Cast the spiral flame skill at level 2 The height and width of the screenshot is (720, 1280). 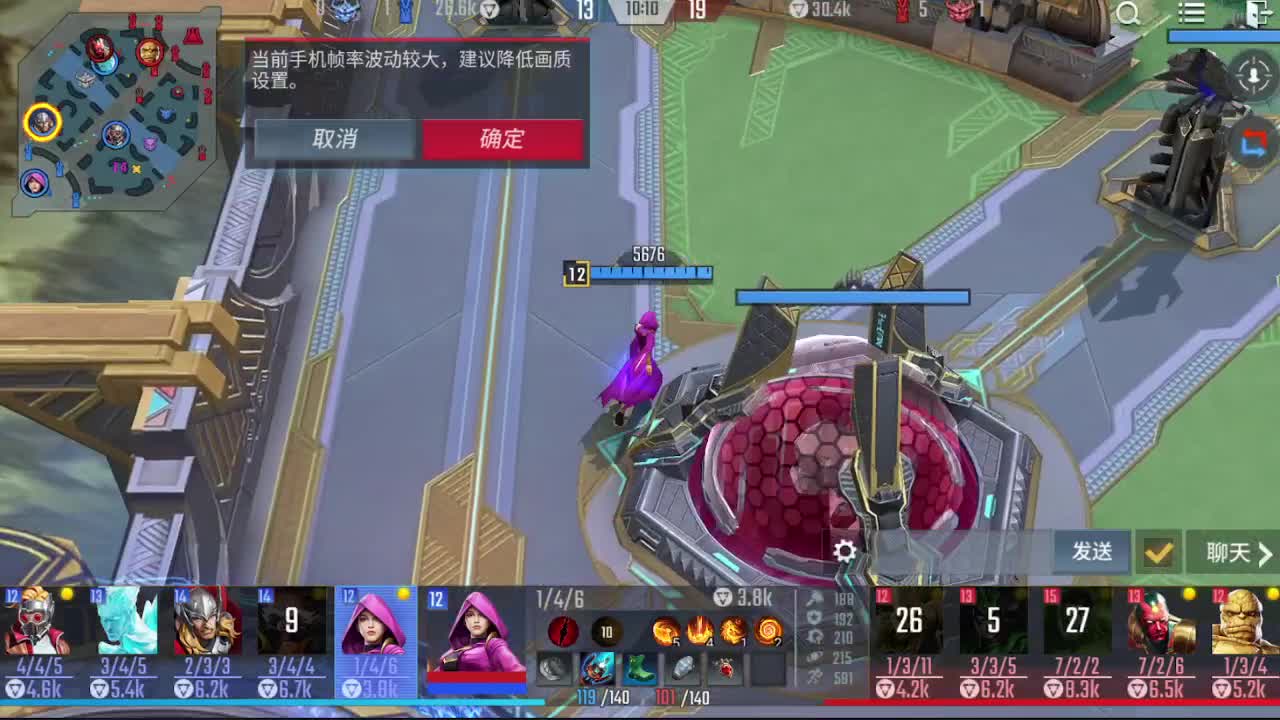(x=766, y=630)
